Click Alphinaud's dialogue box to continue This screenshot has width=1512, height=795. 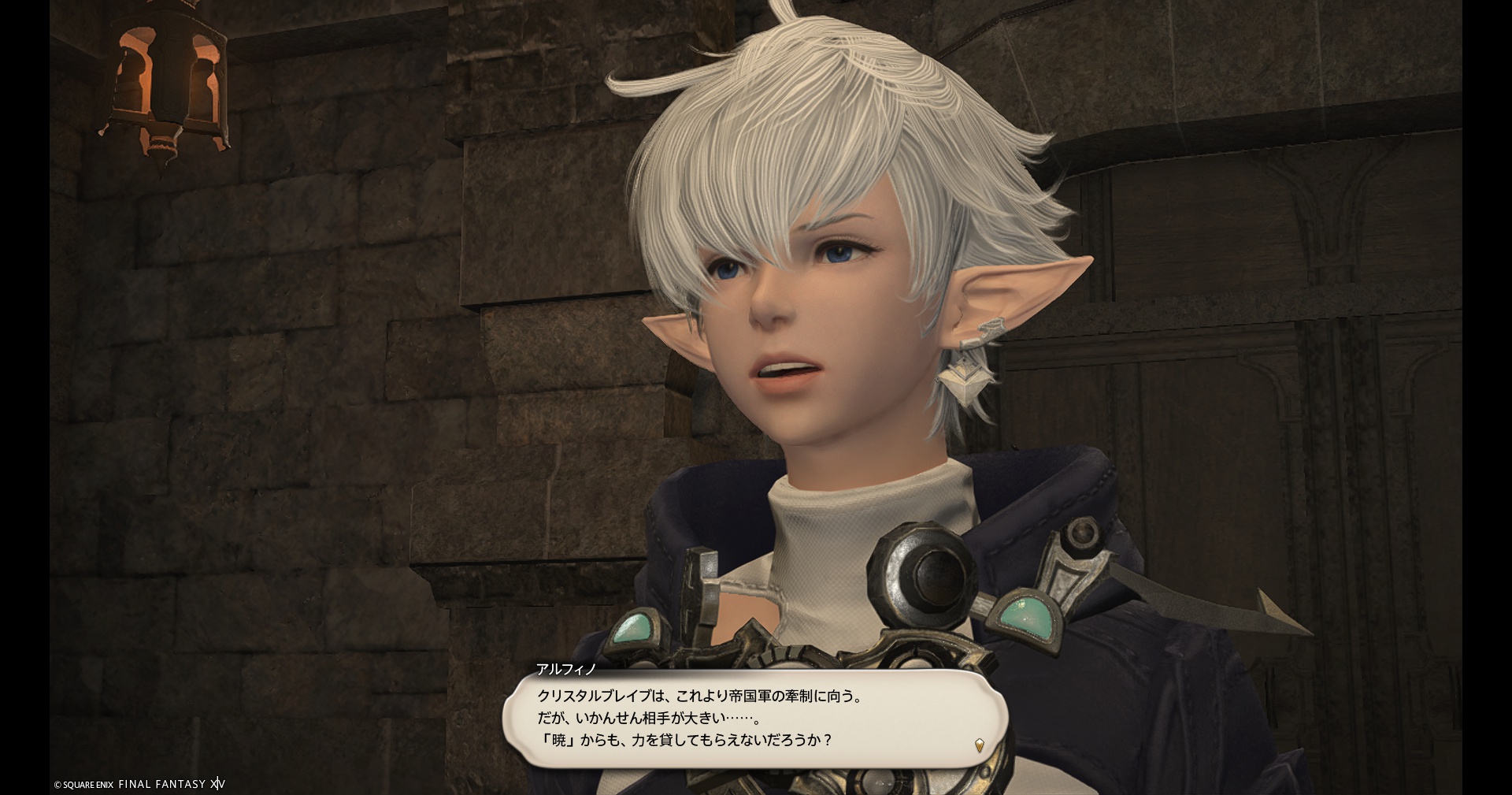pos(754,718)
